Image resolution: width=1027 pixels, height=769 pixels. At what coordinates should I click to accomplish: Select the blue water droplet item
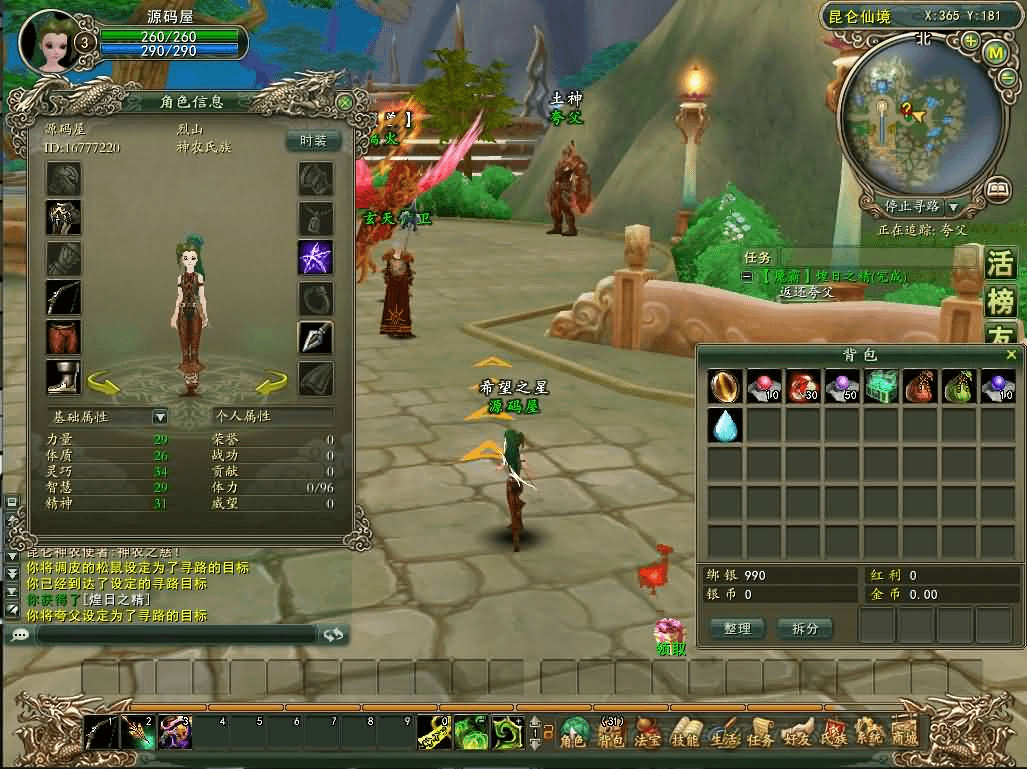click(x=725, y=426)
